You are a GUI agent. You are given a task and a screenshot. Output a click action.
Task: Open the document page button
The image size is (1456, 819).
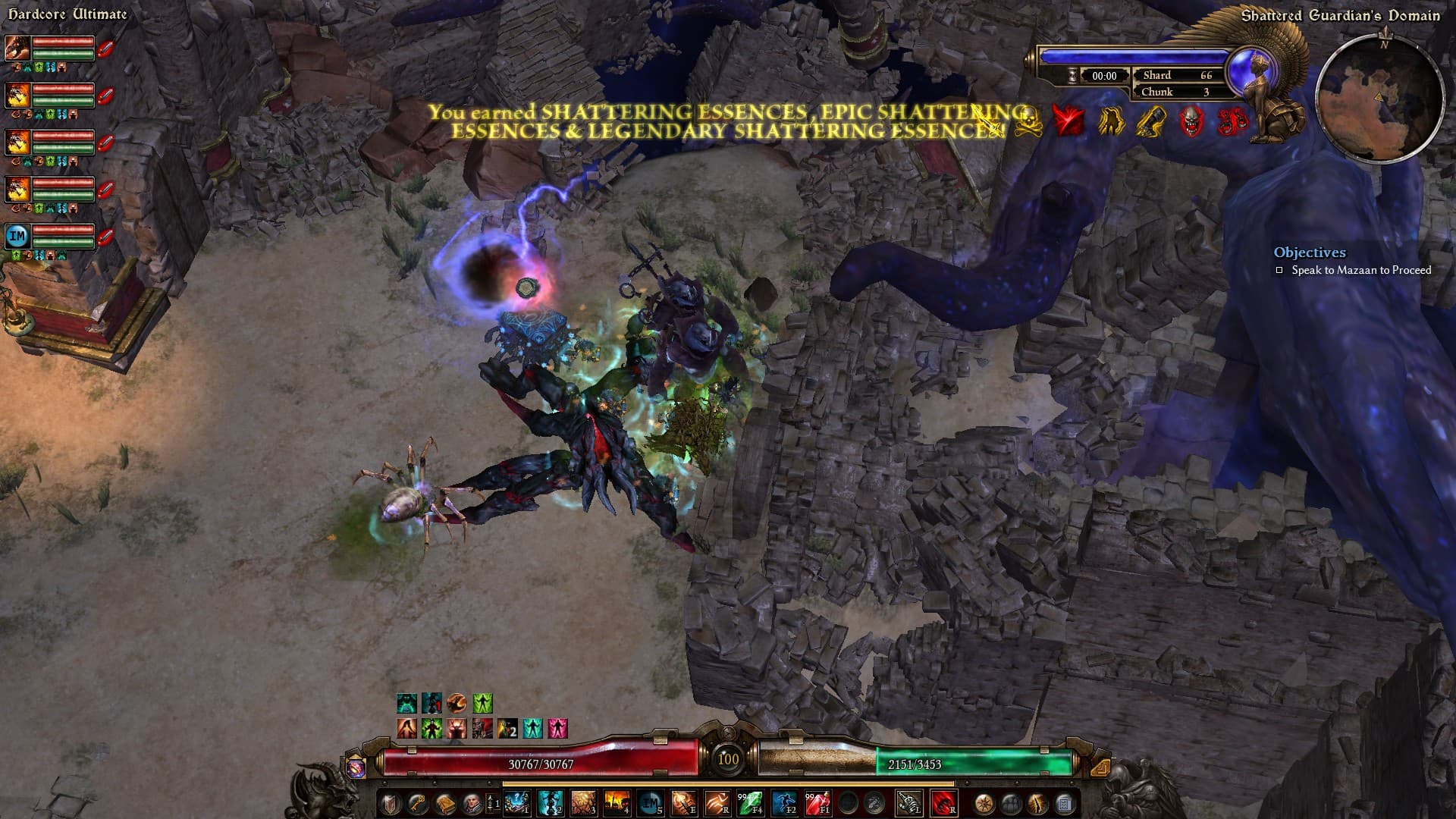[x=1064, y=803]
